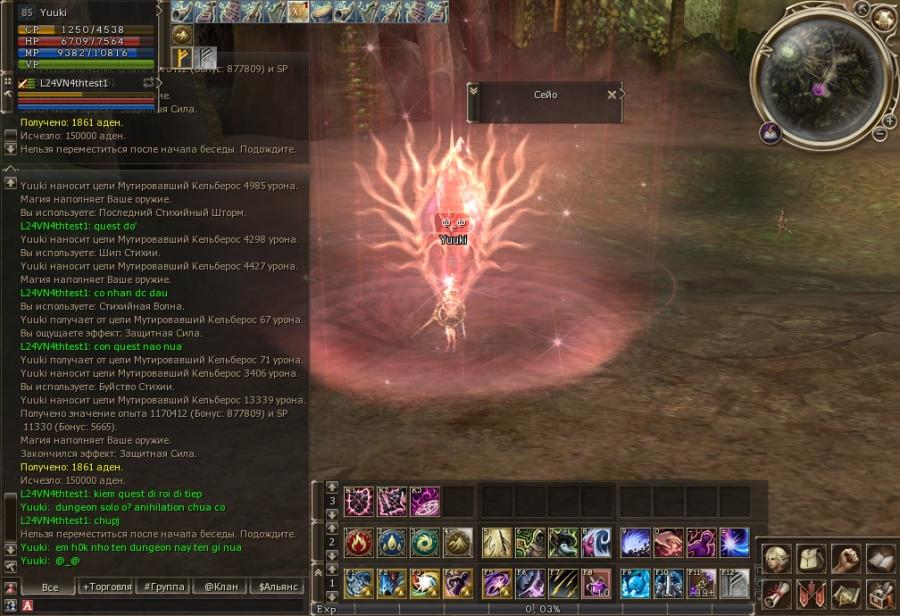The width and height of the screenshot is (900, 616).
Task: Open the inventory bag menu icon
Action: [x=813, y=558]
